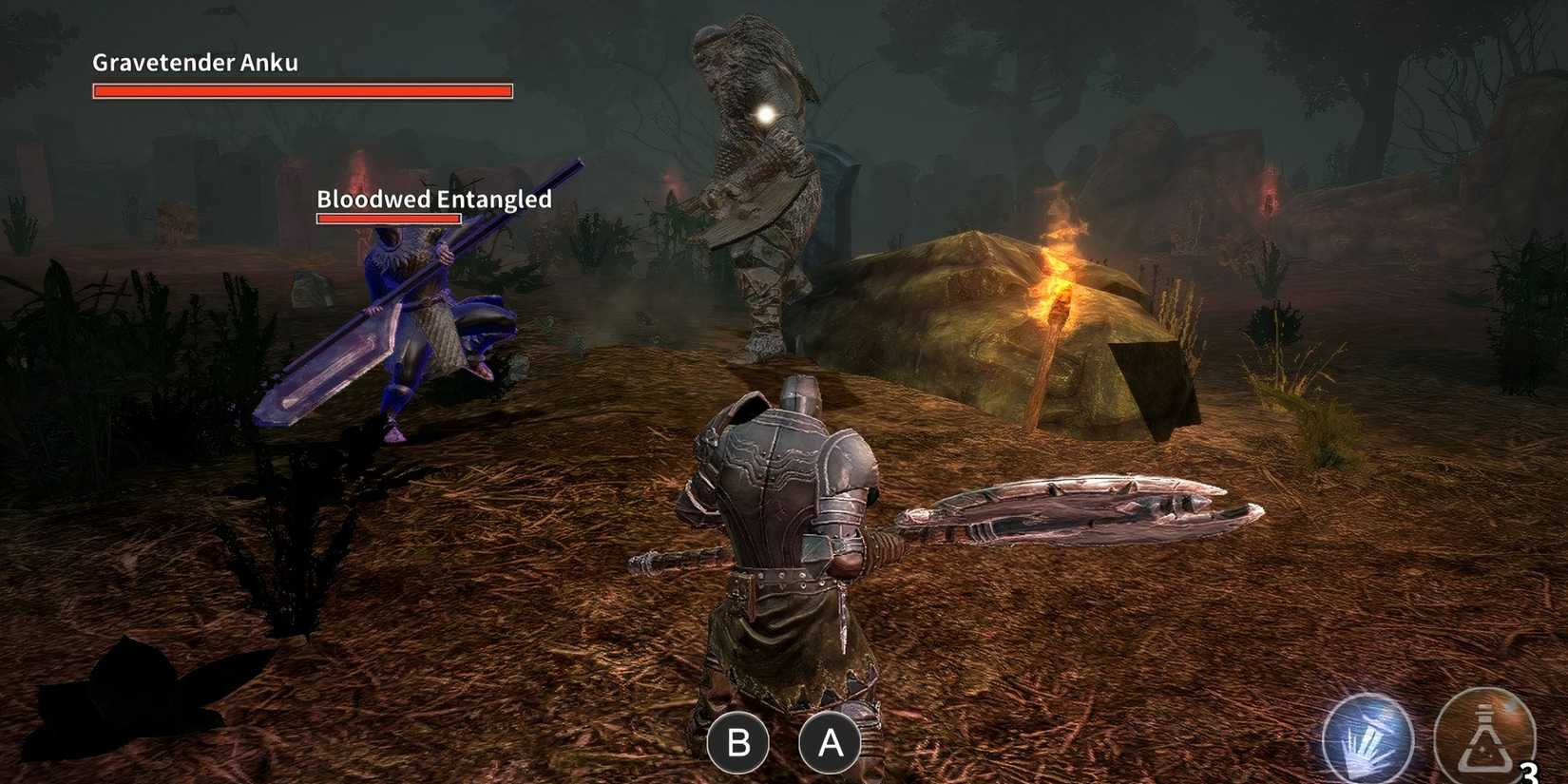The height and width of the screenshot is (784, 1568).
Task: Click the Bloodwed Entangled enemy label
Action: coord(433,200)
